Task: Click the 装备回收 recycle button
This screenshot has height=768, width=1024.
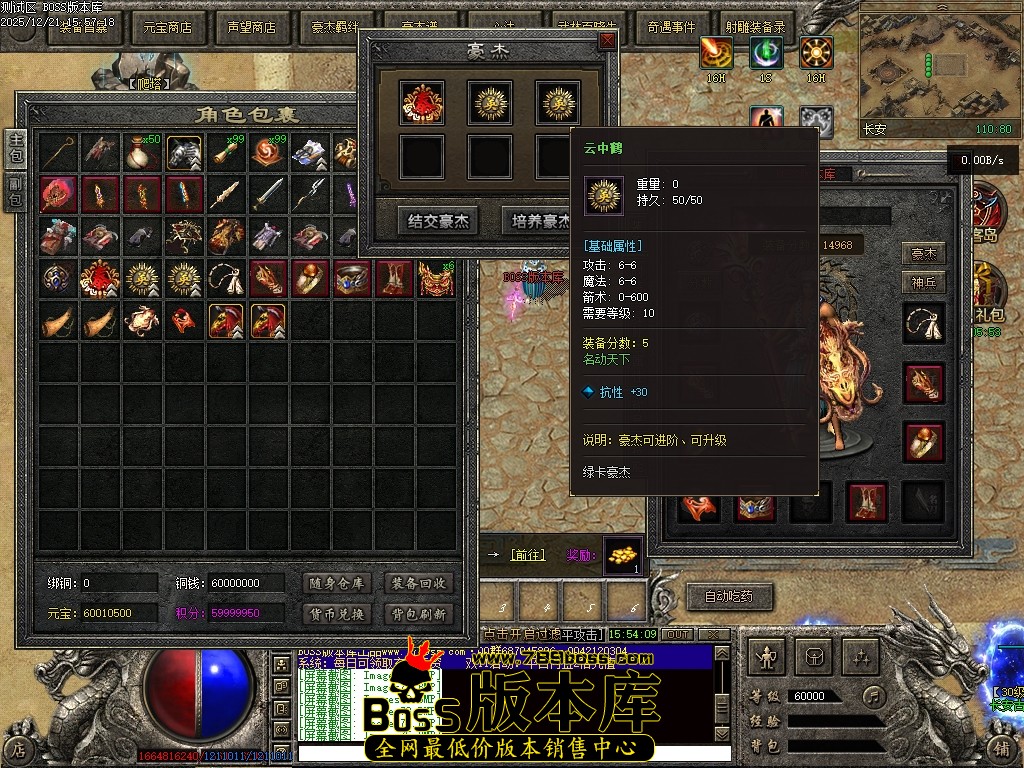Action: [419, 584]
